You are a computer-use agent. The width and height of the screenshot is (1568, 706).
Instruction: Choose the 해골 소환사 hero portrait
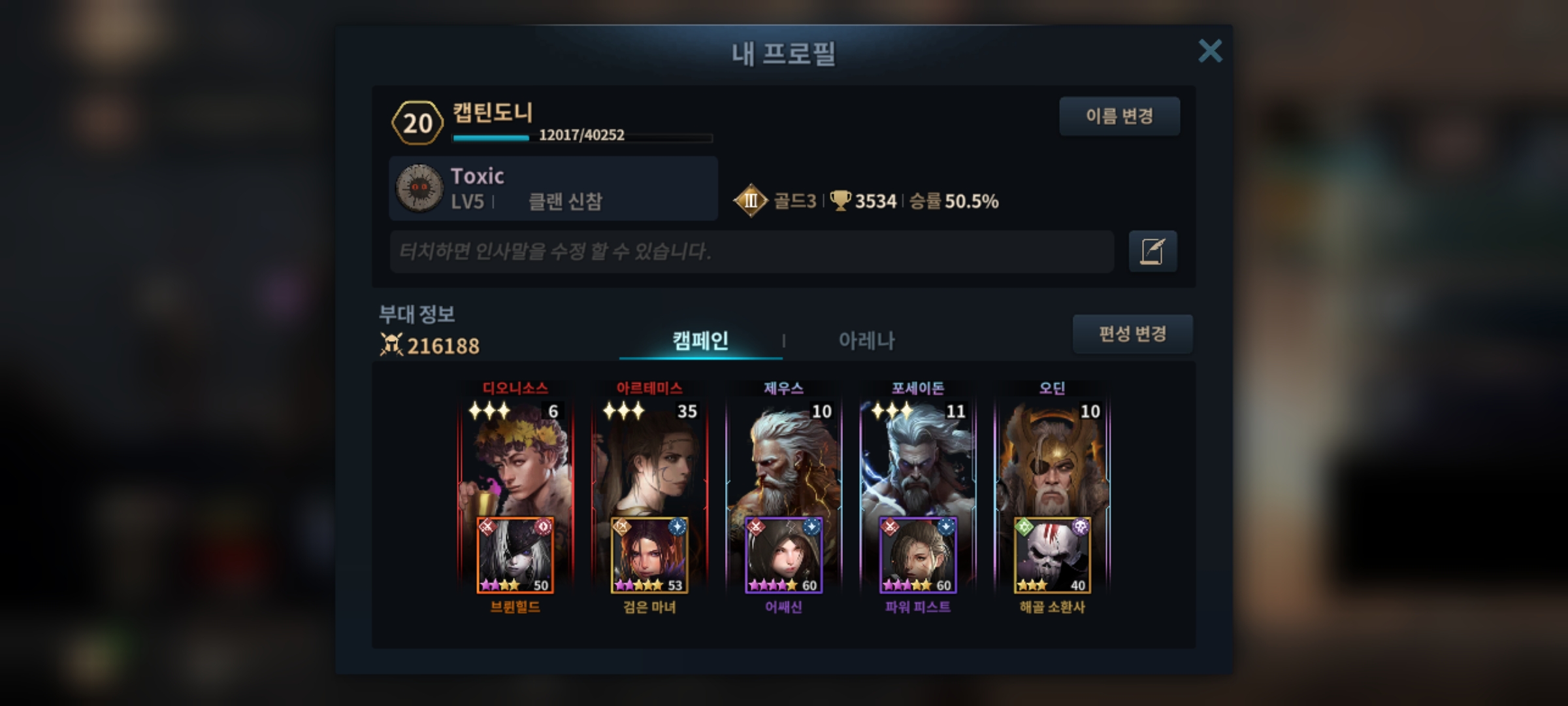[1052, 556]
